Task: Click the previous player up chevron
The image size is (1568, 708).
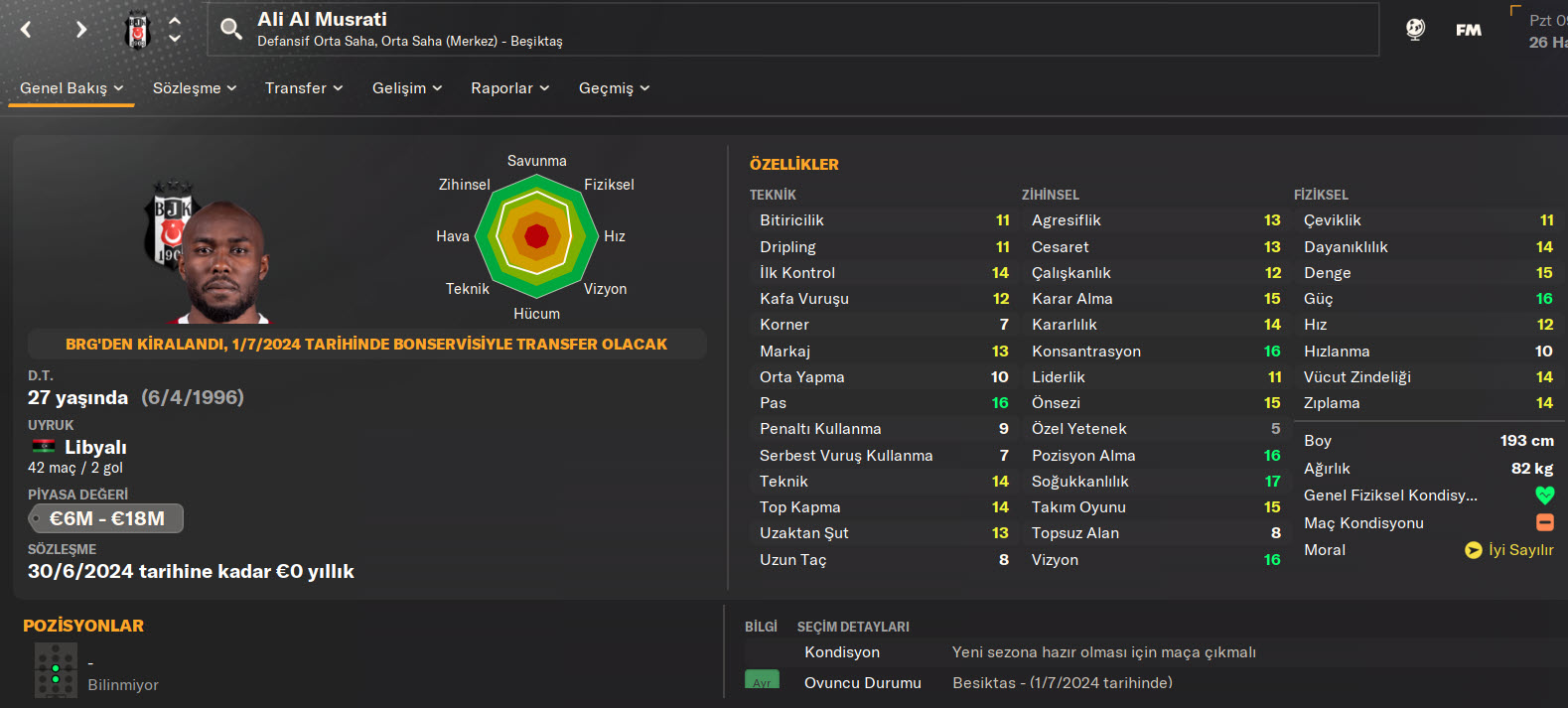Action: point(175,20)
